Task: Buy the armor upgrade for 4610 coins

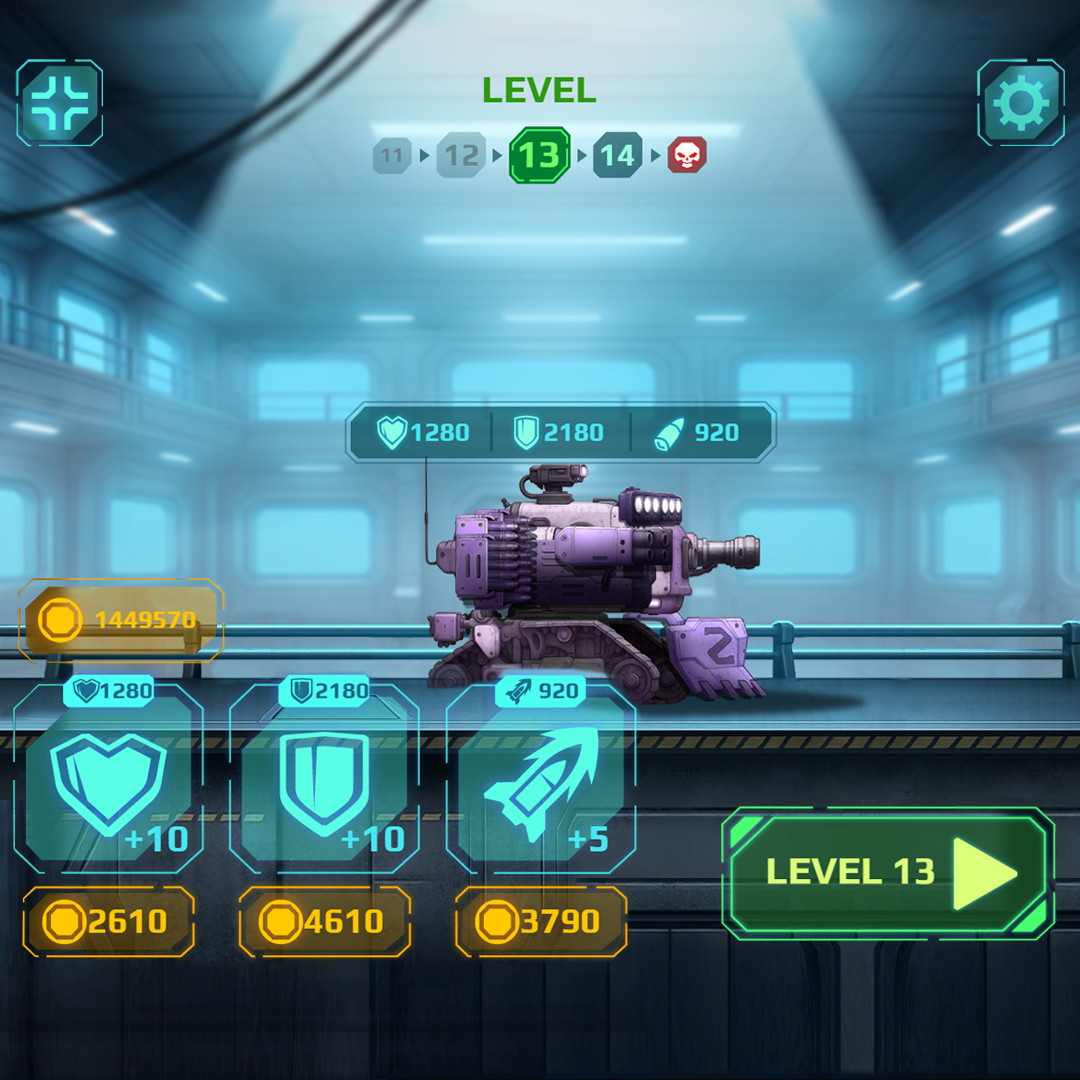Action: pos(325,921)
